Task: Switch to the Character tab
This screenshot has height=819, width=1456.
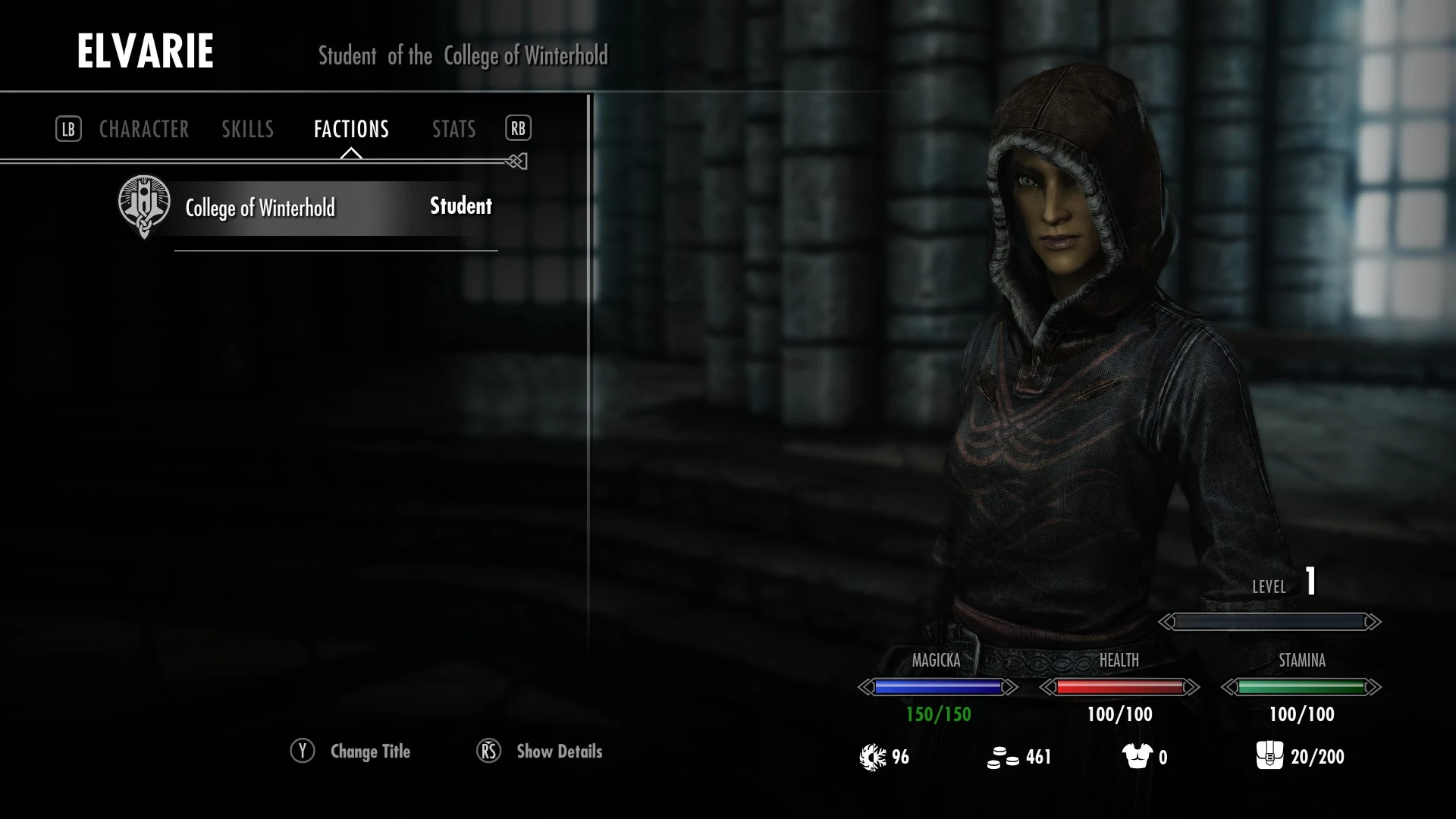Action: coord(144,130)
